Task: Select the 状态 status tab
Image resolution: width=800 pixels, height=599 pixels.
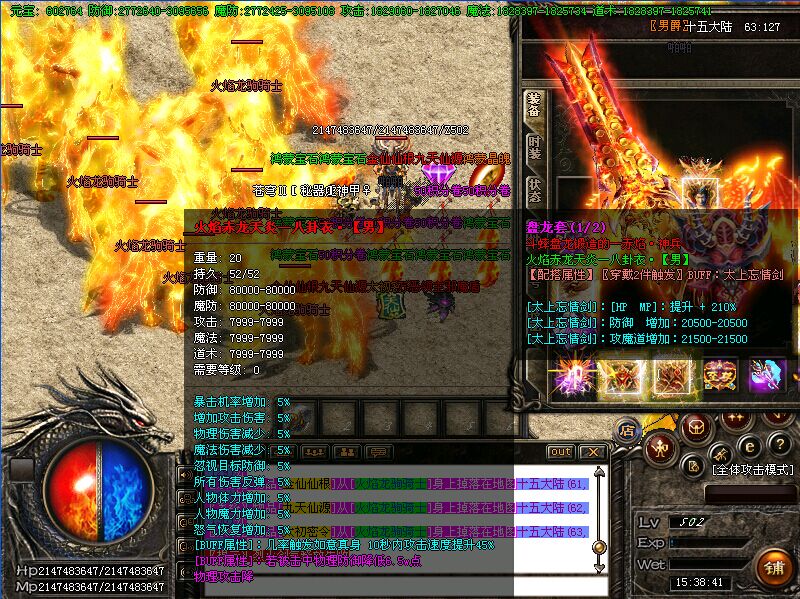Action: (x=533, y=191)
